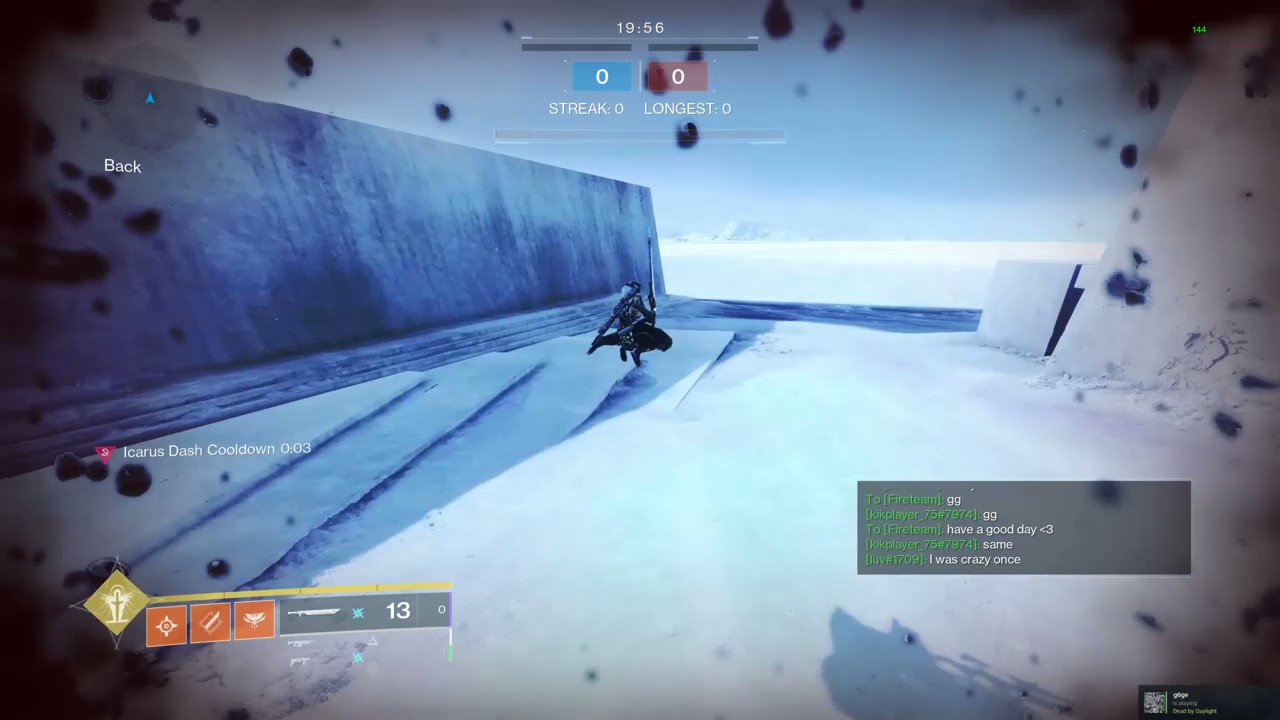The image size is (1280, 720).
Task: Click the special ammo crystal icon
Action: pos(358,613)
